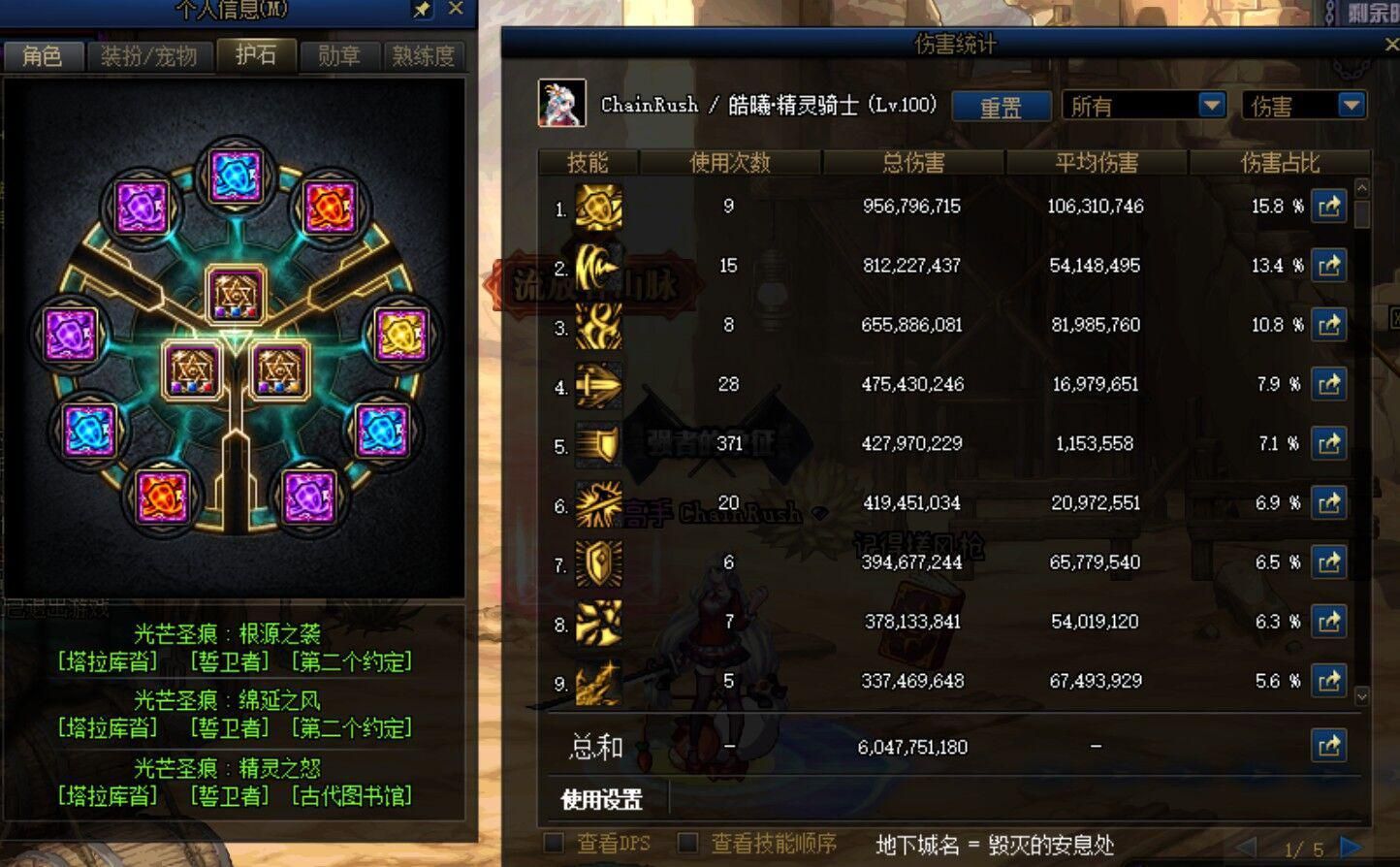Switch to the 装扮/宠物 tab
This screenshot has width=1400, height=867.
[150, 56]
